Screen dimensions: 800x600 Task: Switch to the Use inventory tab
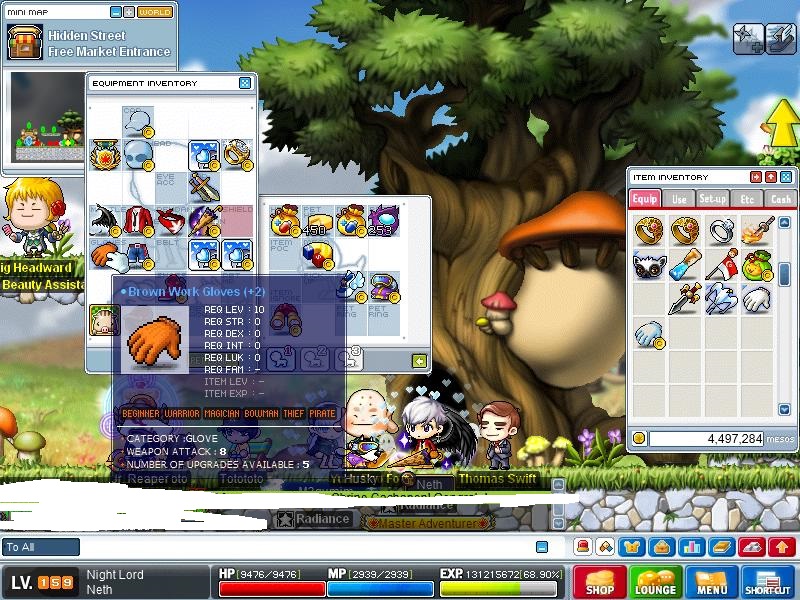coord(679,199)
